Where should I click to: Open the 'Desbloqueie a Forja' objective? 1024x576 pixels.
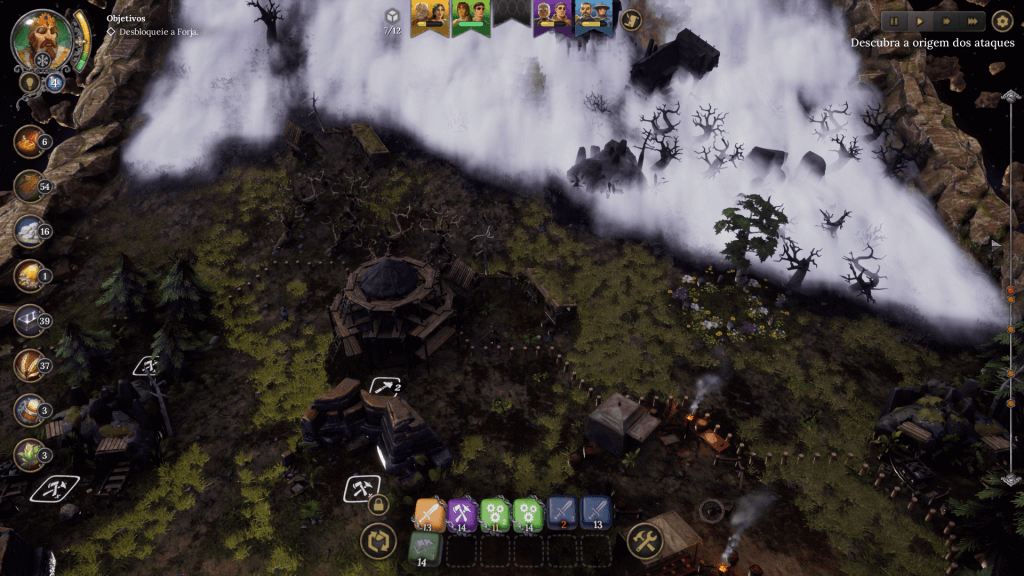[x=157, y=32]
